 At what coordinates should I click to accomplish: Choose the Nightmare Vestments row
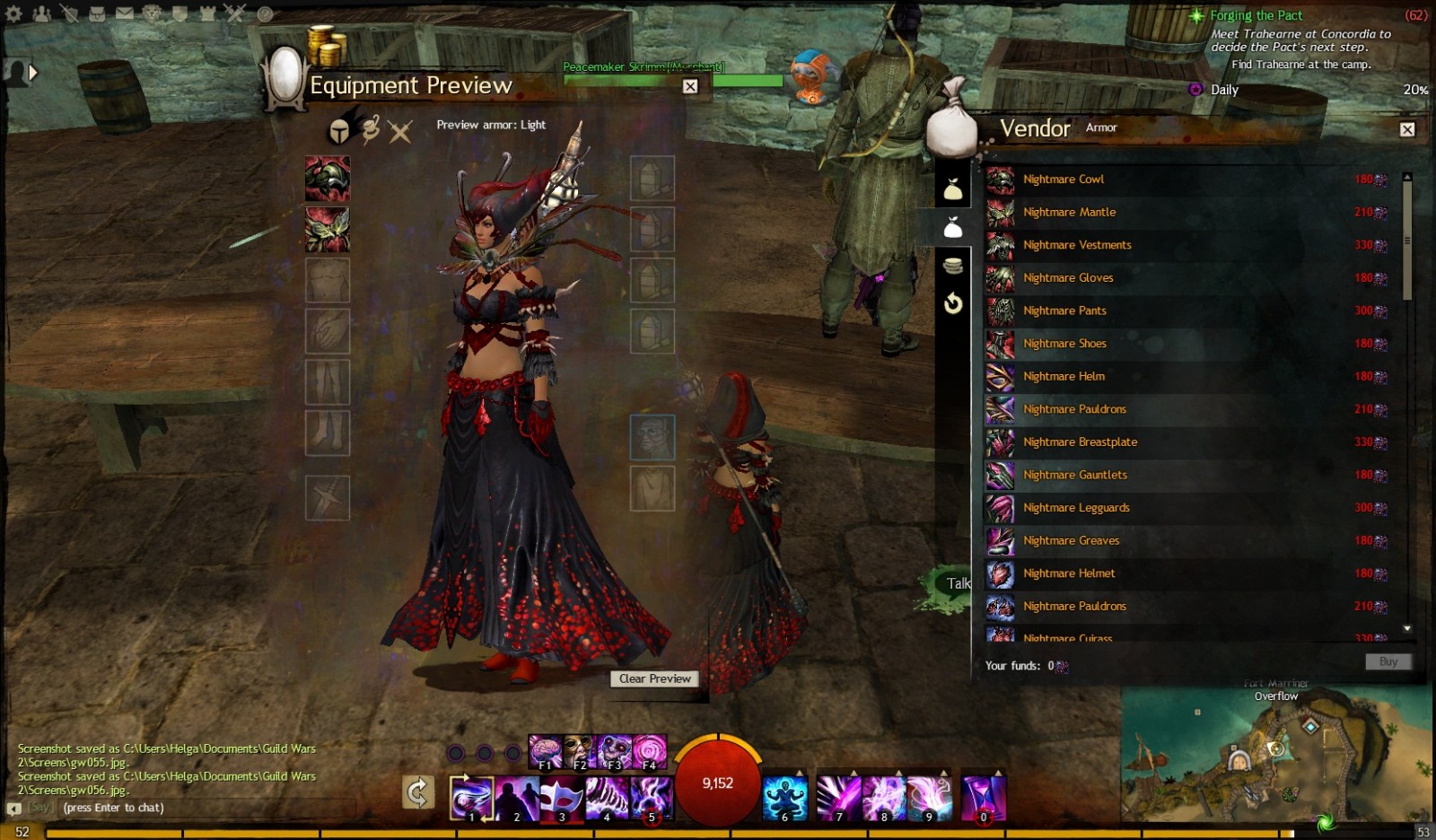point(1077,245)
